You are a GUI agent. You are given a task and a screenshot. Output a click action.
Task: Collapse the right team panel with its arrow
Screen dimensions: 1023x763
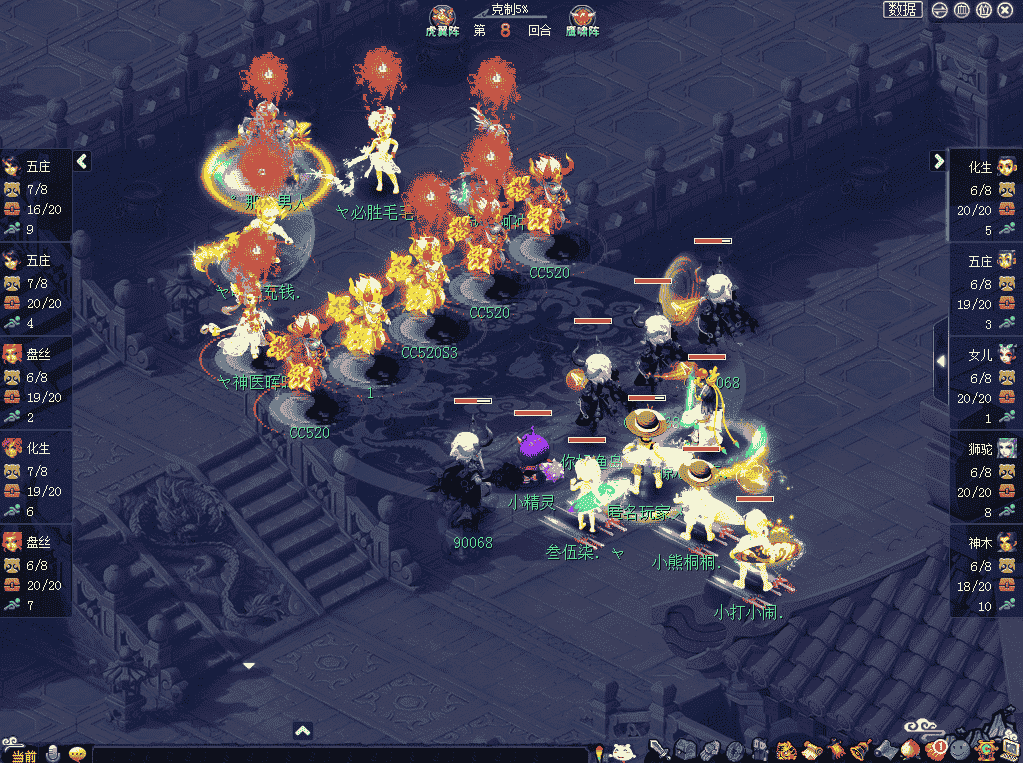point(938,161)
